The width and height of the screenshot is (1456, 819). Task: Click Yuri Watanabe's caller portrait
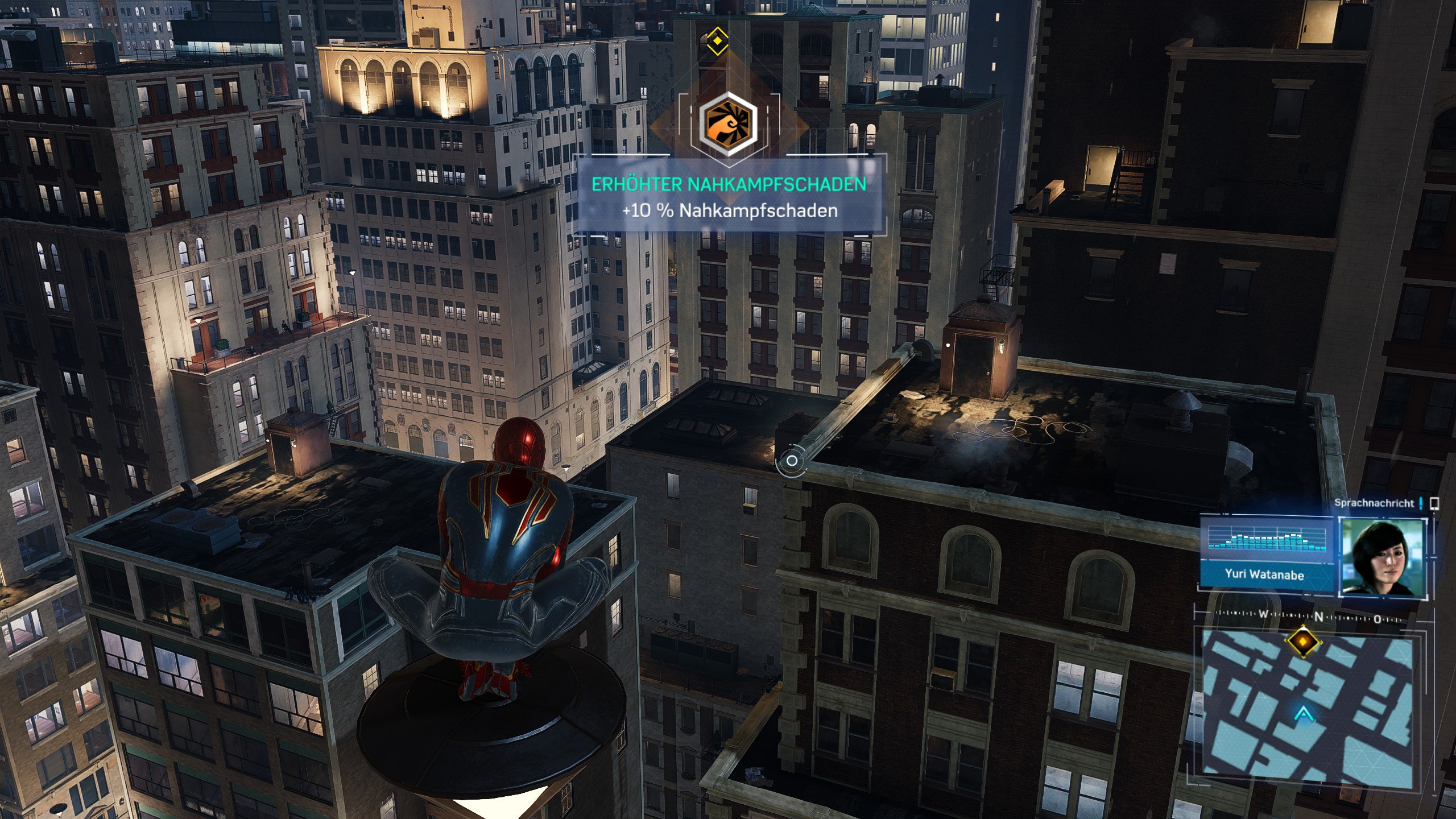tap(1383, 557)
